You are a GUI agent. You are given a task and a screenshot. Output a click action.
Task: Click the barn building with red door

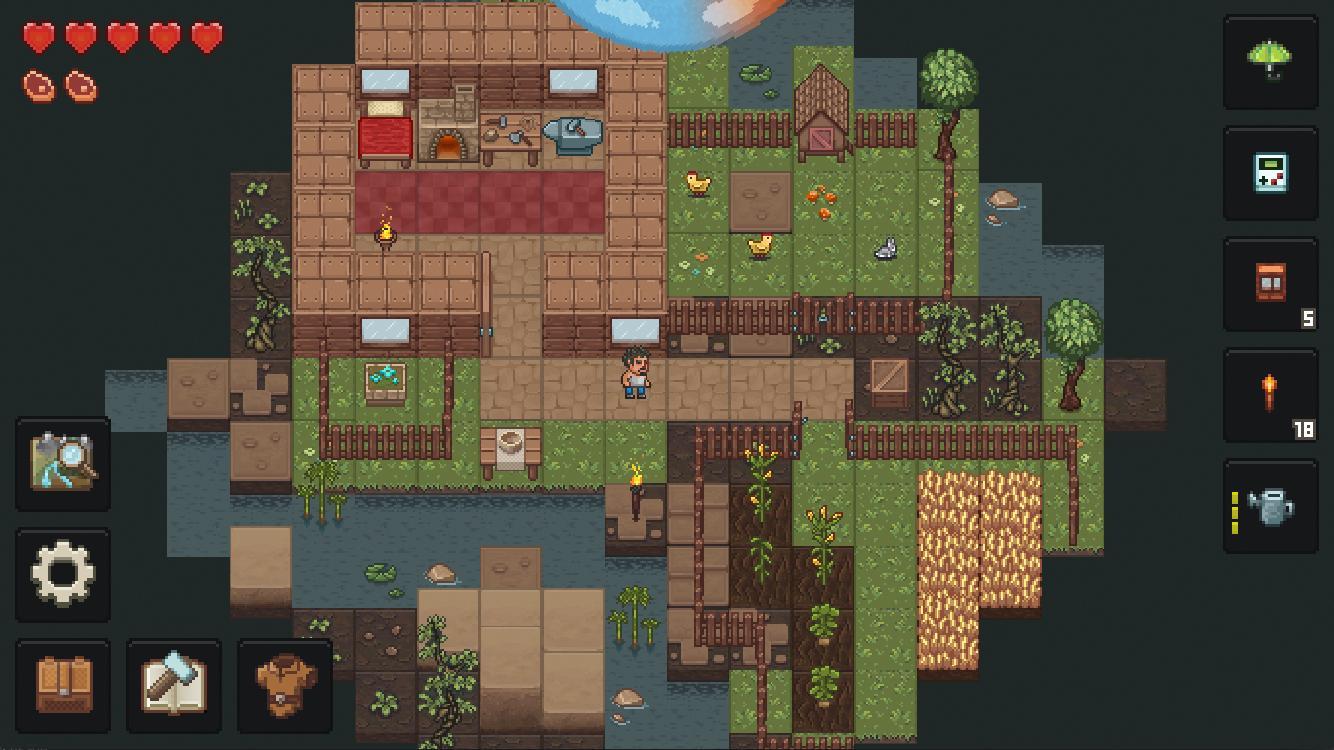click(x=822, y=110)
